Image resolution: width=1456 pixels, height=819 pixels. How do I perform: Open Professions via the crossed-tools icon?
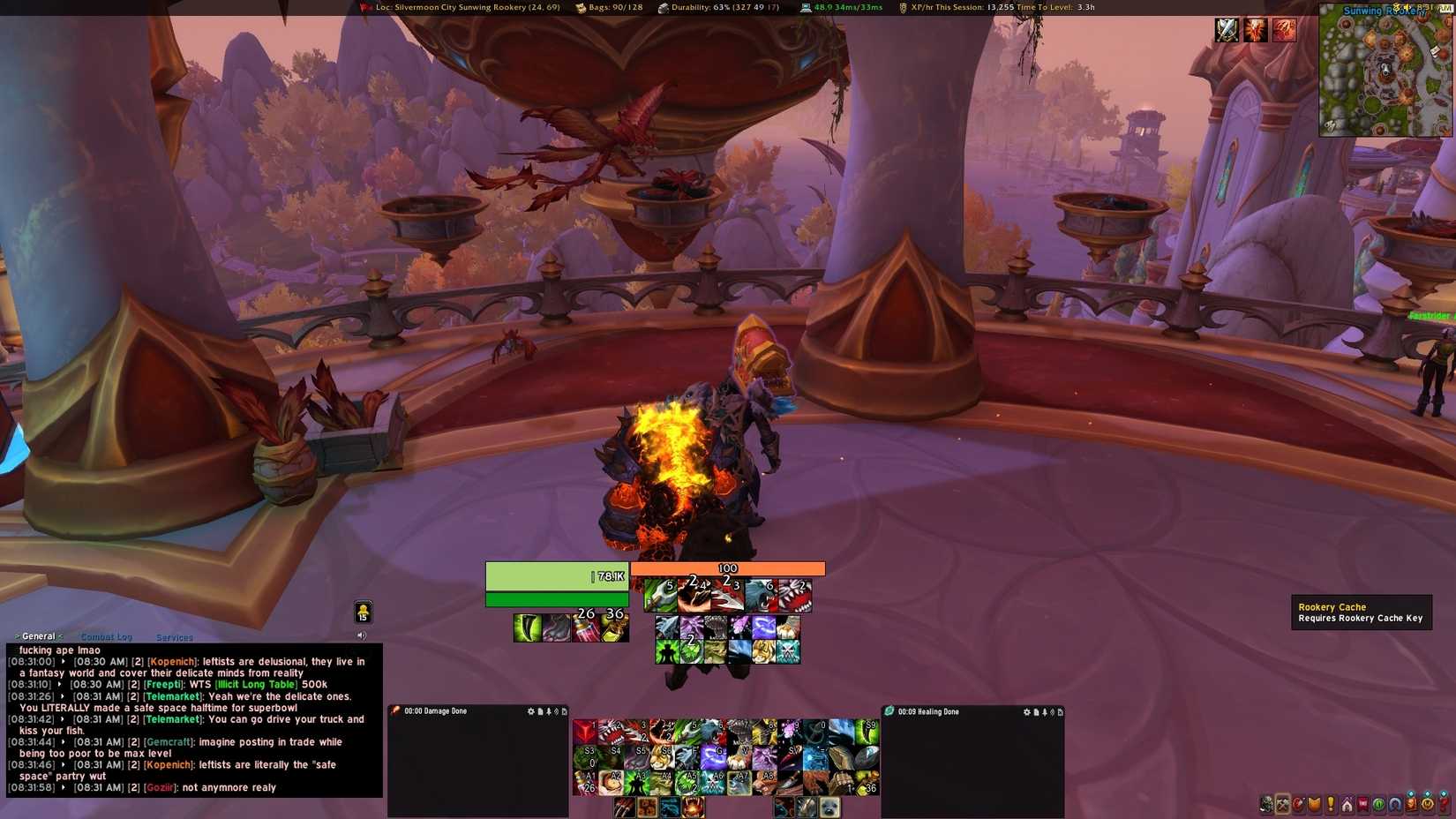pos(1282,803)
